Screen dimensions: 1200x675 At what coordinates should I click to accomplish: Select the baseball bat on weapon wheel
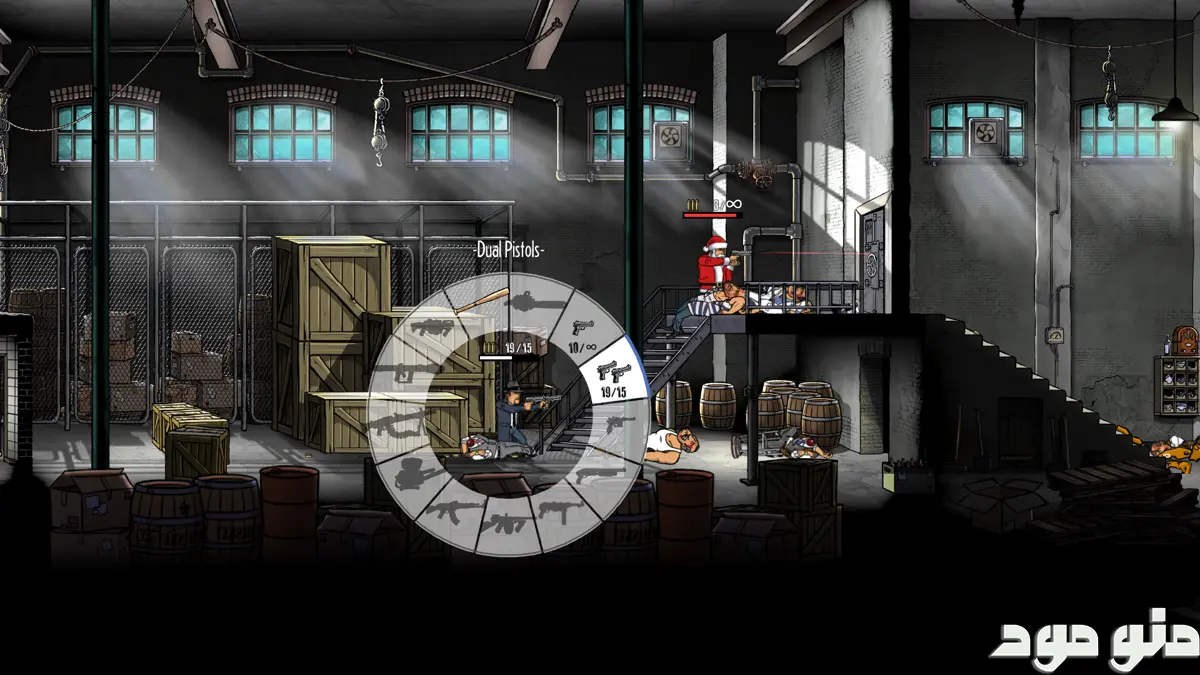coord(484,301)
